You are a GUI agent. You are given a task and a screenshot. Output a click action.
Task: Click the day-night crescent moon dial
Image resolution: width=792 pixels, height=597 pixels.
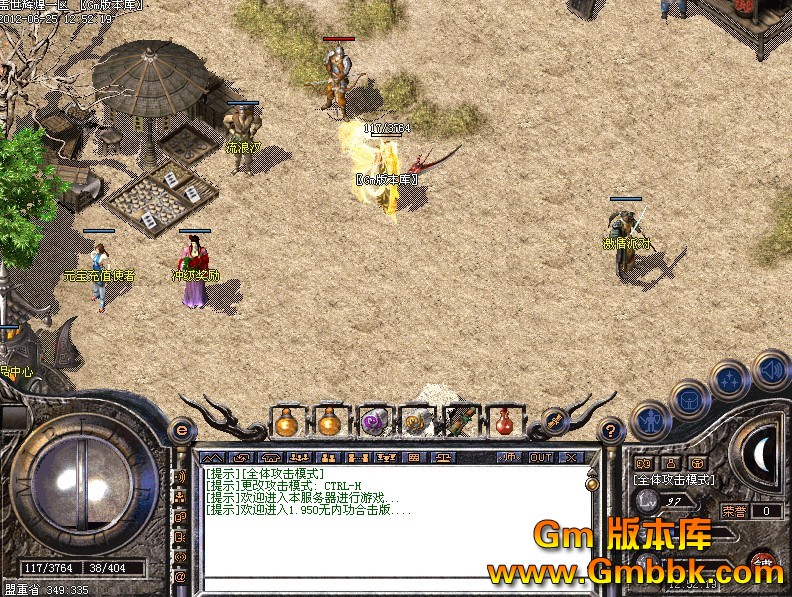click(763, 454)
